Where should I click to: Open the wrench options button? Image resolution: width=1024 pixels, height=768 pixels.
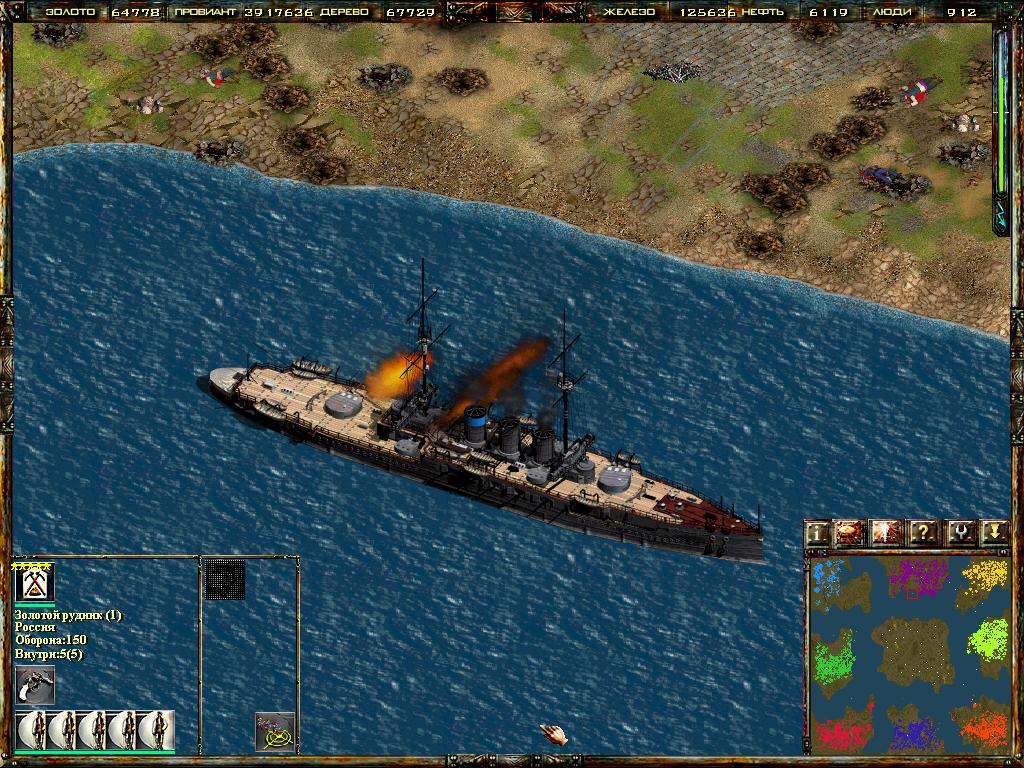(x=959, y=533)
